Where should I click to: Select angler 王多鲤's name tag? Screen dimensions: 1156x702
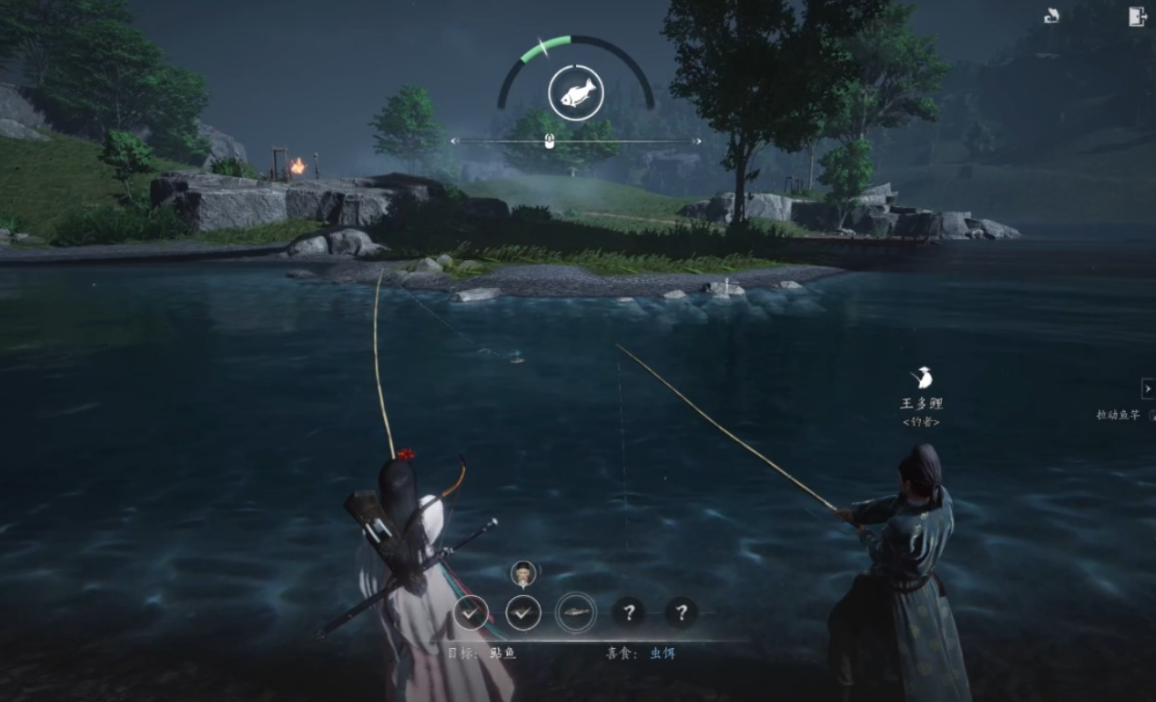coord(921,404)
